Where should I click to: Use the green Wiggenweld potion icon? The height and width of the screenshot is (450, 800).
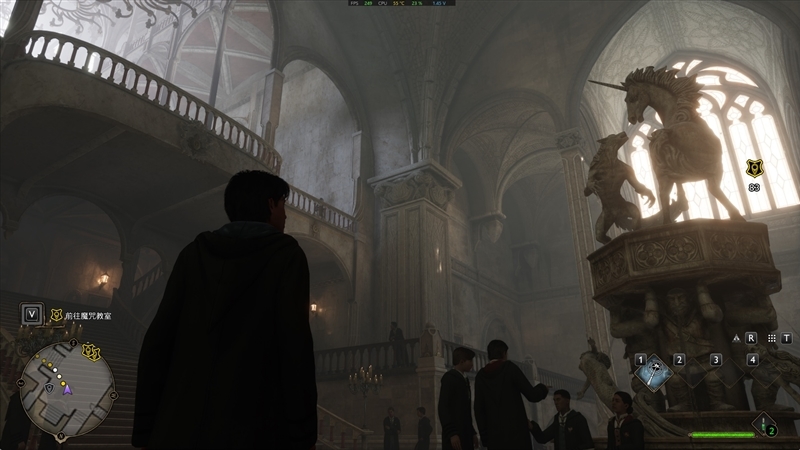766,424
